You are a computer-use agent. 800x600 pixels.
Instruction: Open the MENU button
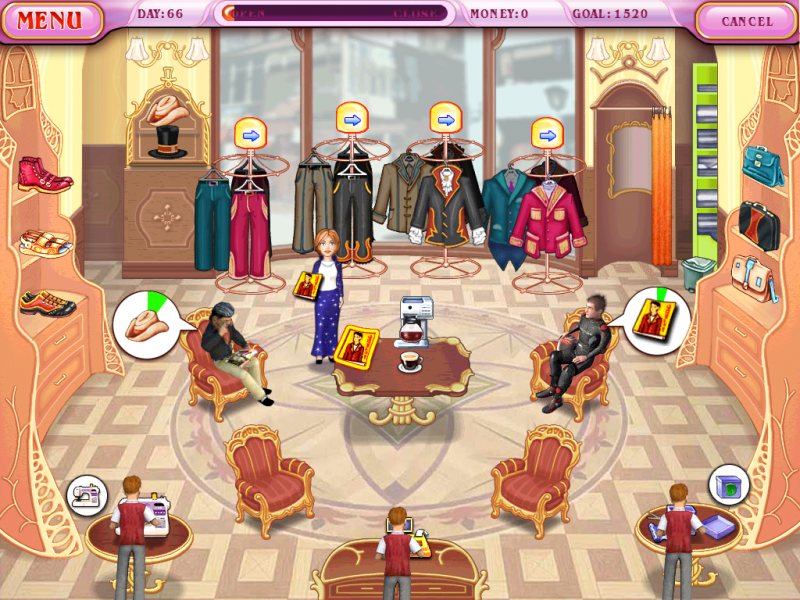click(50, 20)
